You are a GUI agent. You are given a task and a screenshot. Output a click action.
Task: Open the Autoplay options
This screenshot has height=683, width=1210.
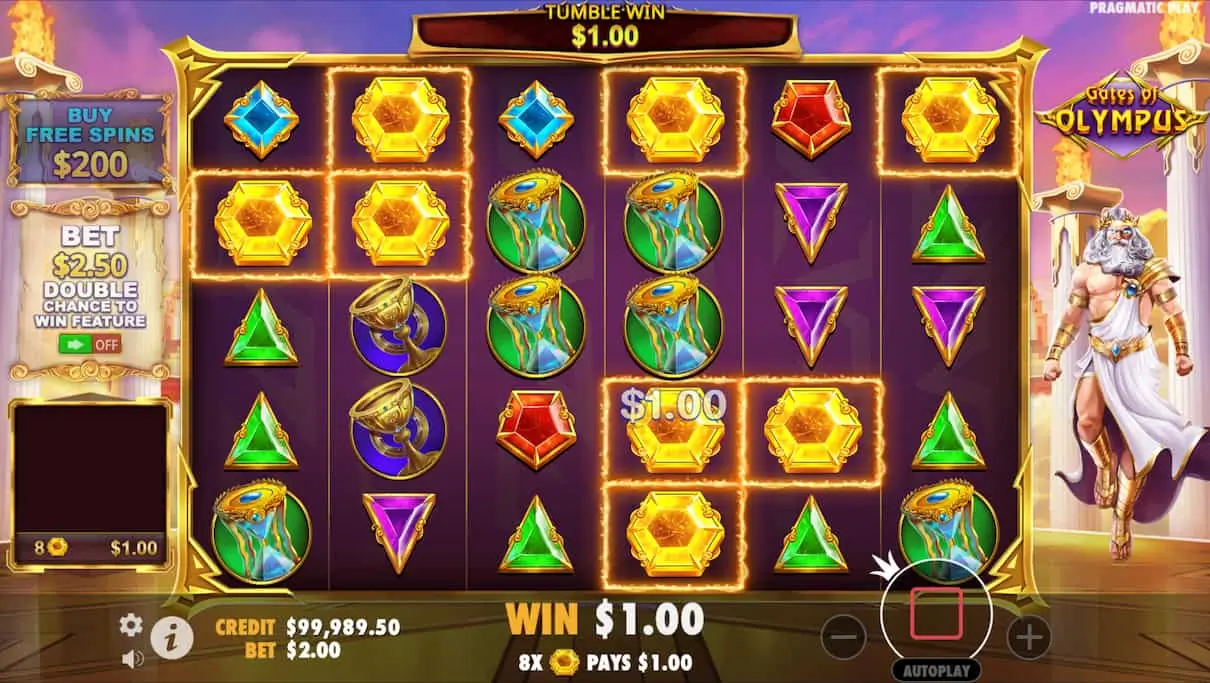[x=936, y=670]
